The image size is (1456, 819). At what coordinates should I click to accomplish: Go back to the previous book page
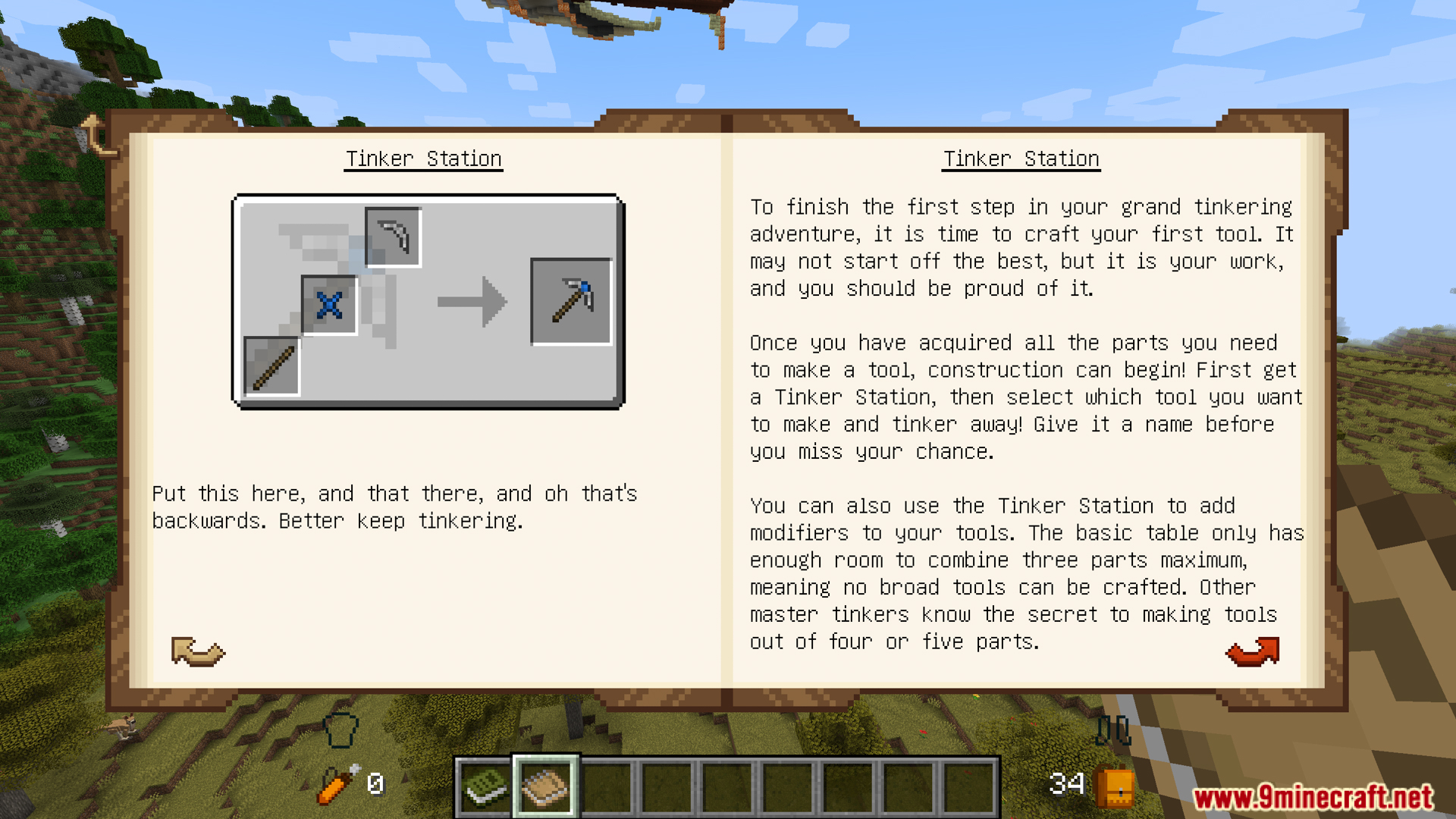click(198, 651)
